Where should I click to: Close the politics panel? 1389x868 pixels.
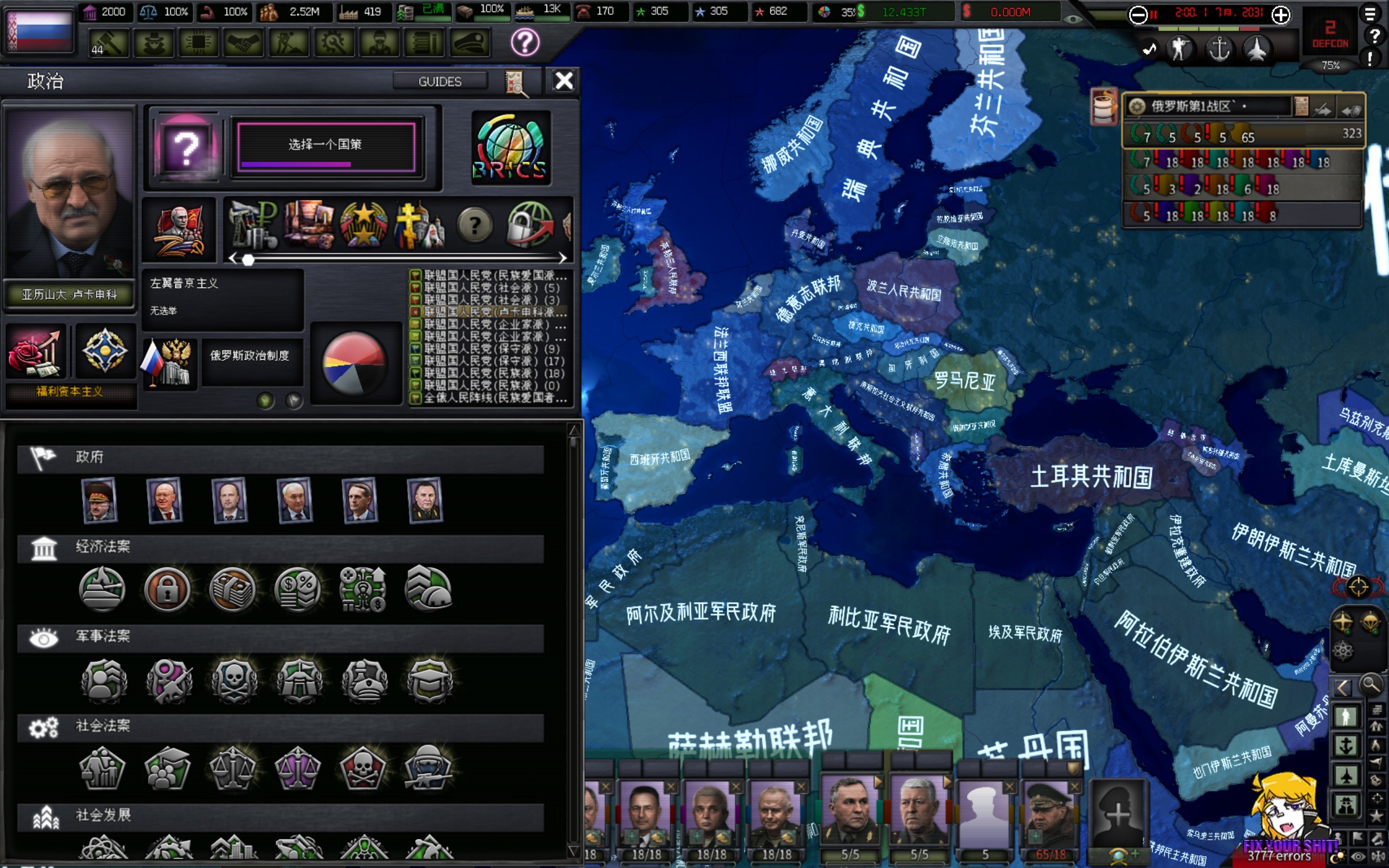[x=564, y=81]
